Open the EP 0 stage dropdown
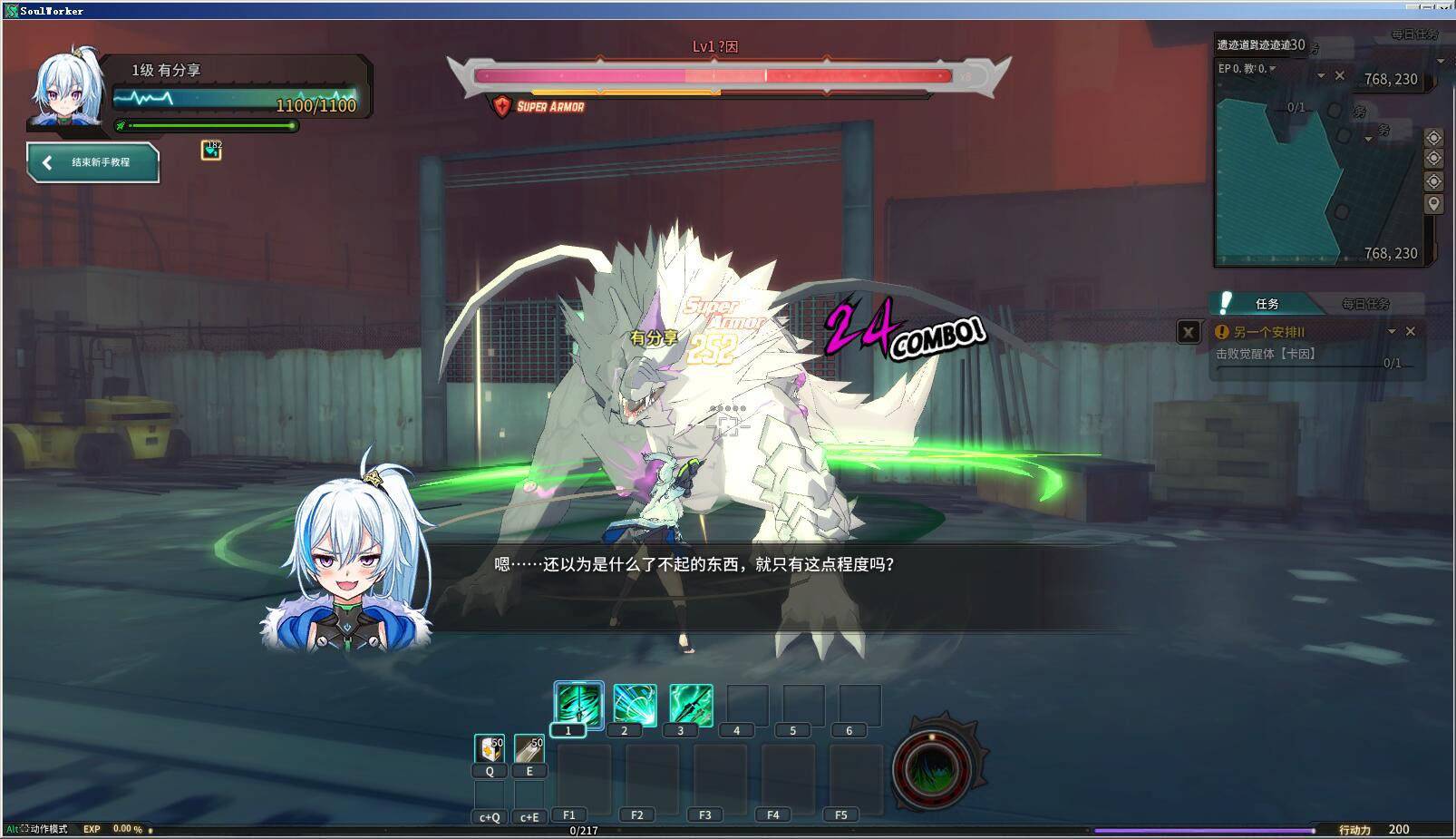Image resolution: width=1456 pixels, height=839 pixels. pyautogui.click(x=1272, y=69)
